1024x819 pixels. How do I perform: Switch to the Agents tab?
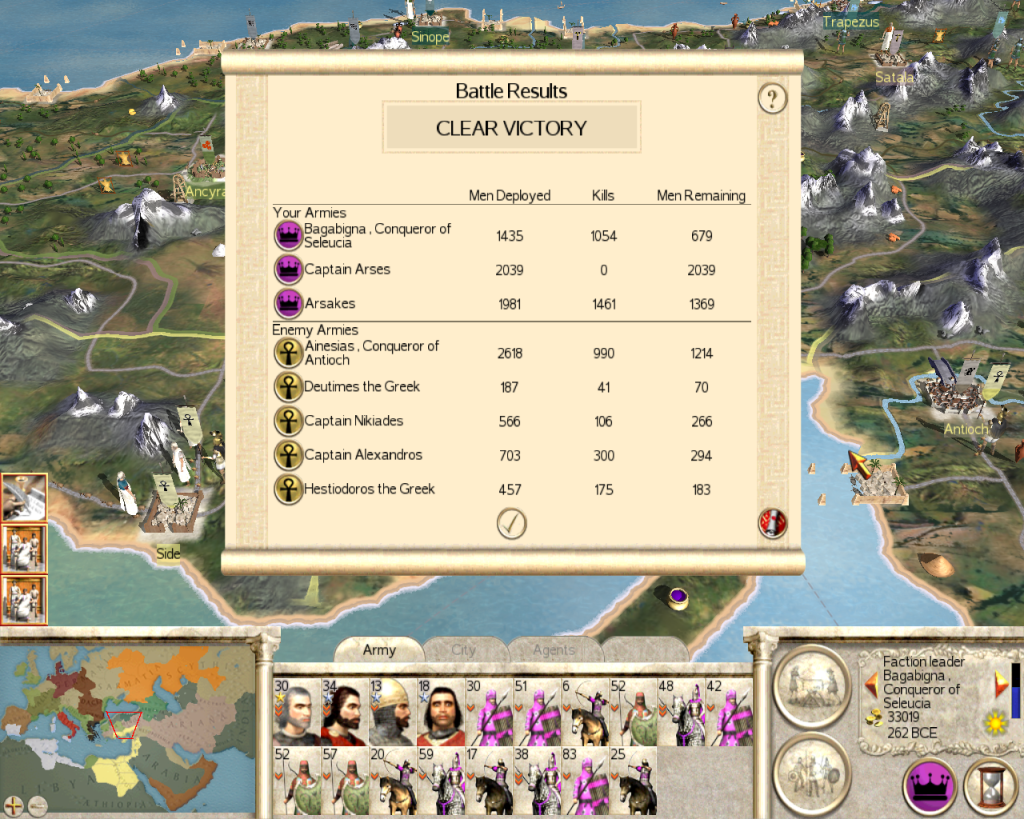pyautogui.click(x=553, y=650)
